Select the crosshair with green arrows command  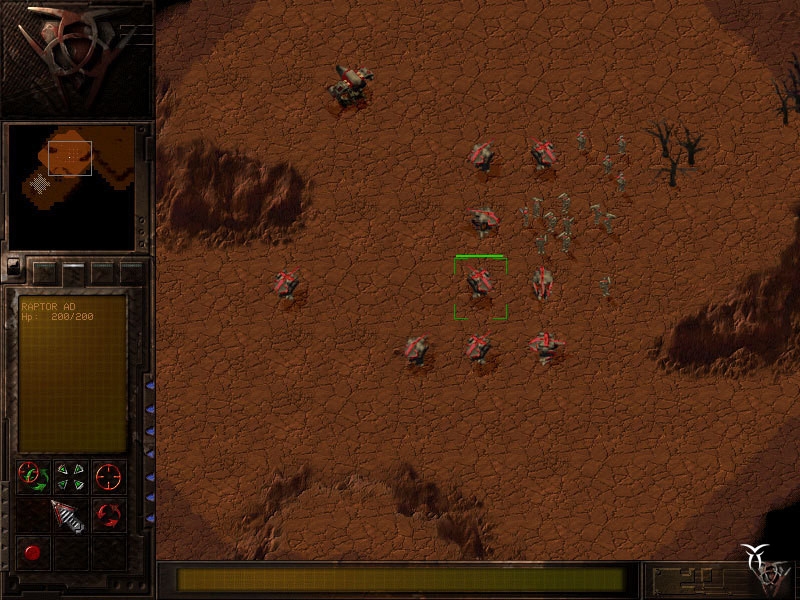31,477
